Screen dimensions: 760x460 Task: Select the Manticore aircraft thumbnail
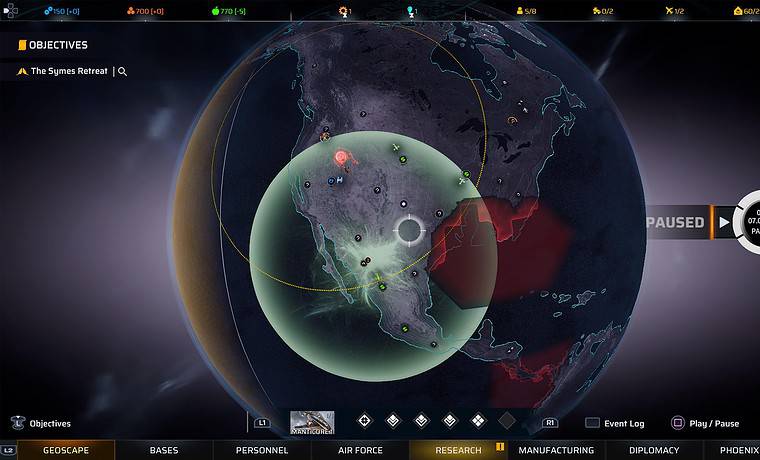tap(312, 422)
